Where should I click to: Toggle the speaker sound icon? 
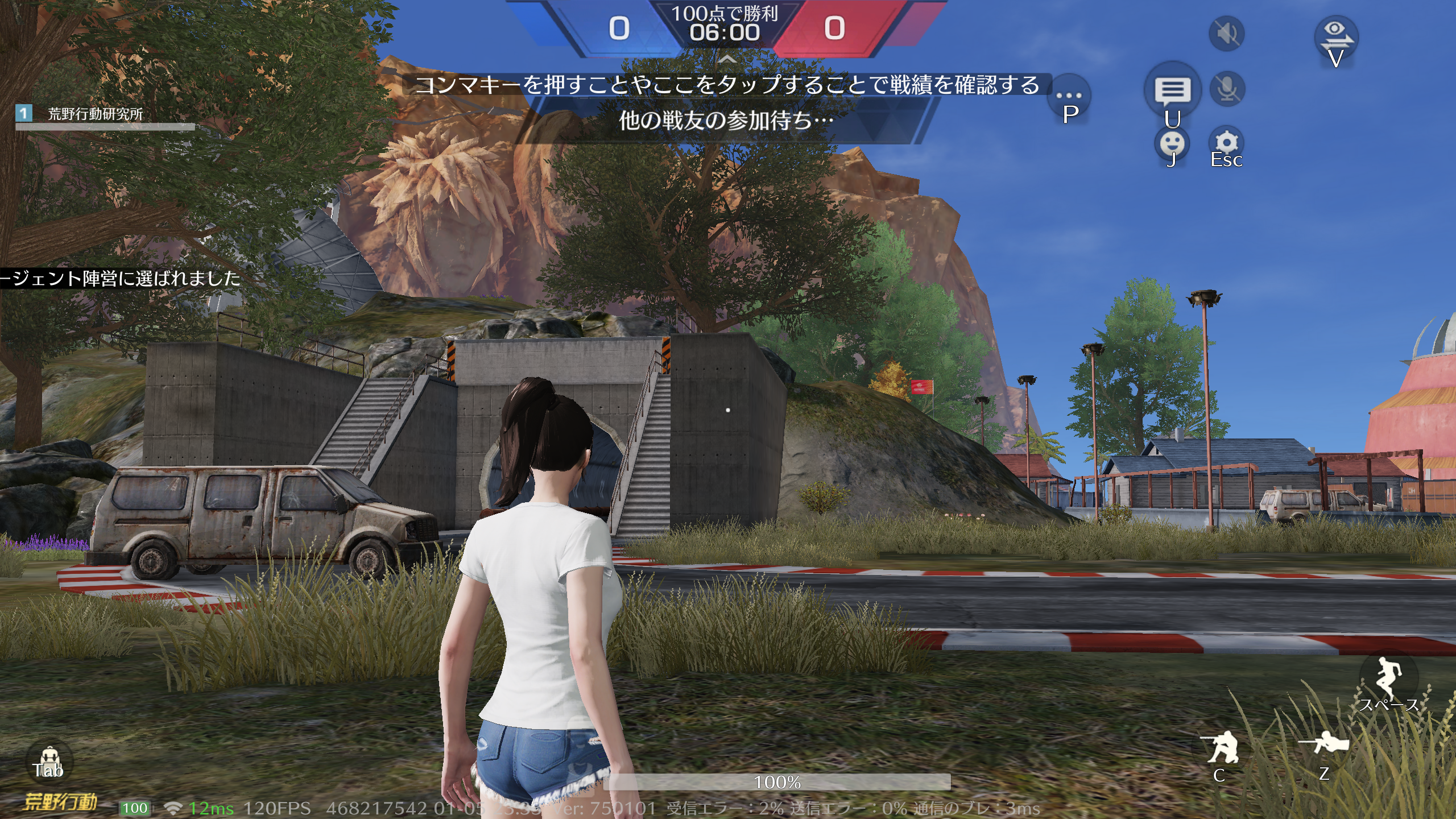pyautogui.click(x=1226, y=34)
